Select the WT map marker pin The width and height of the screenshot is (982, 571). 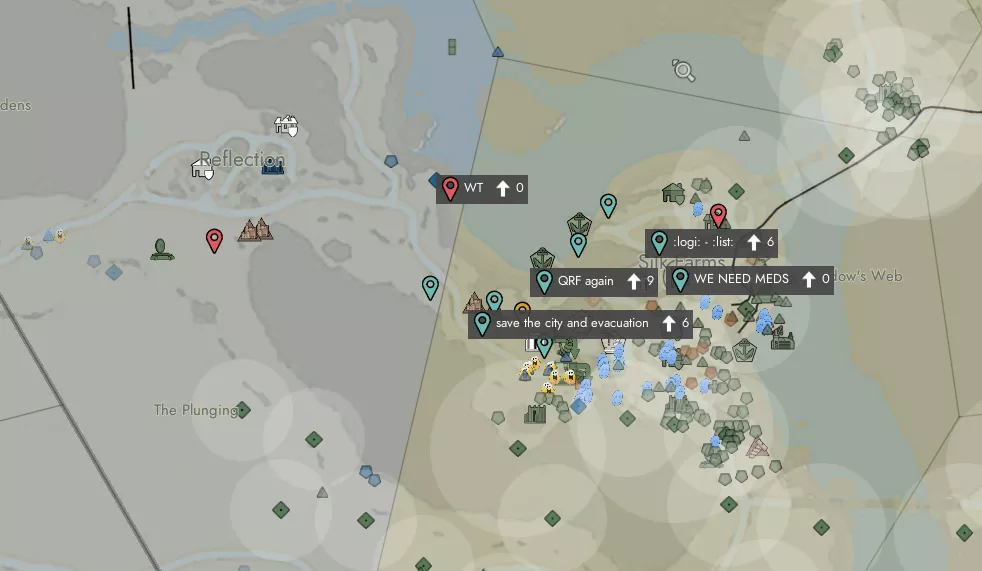click(450, 188)
